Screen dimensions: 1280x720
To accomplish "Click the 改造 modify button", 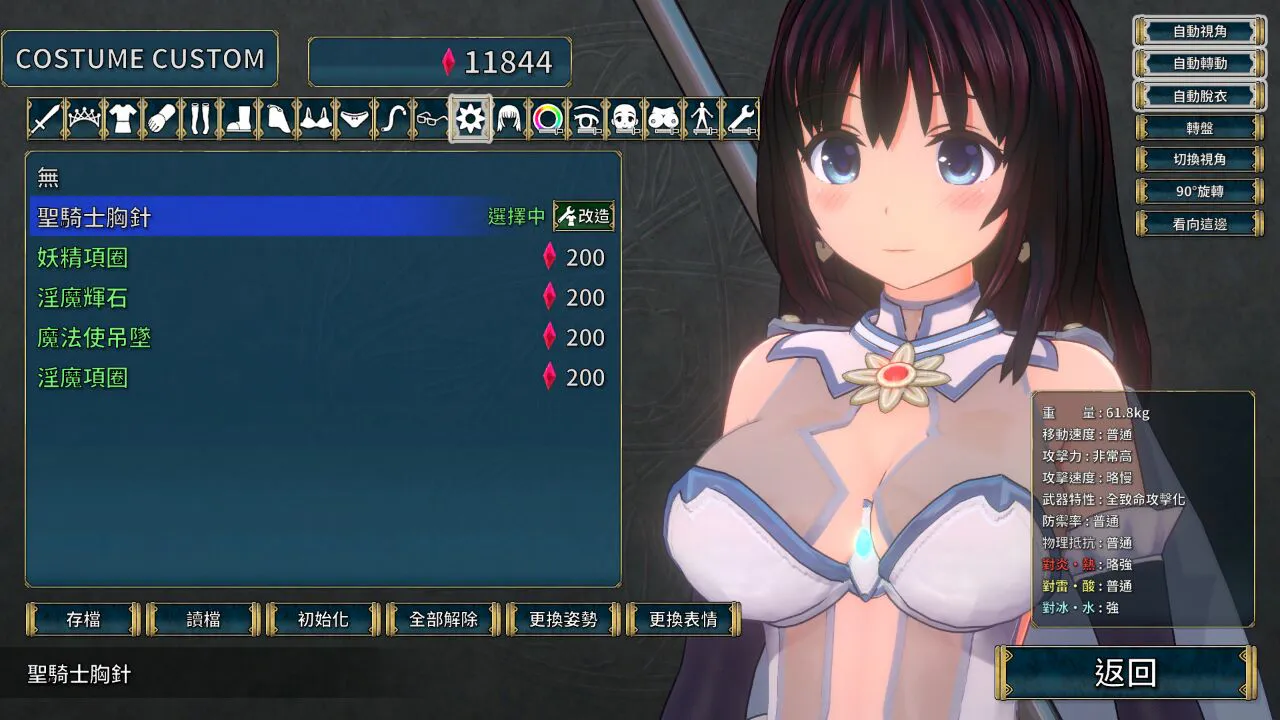I will (x=584, y=216).
